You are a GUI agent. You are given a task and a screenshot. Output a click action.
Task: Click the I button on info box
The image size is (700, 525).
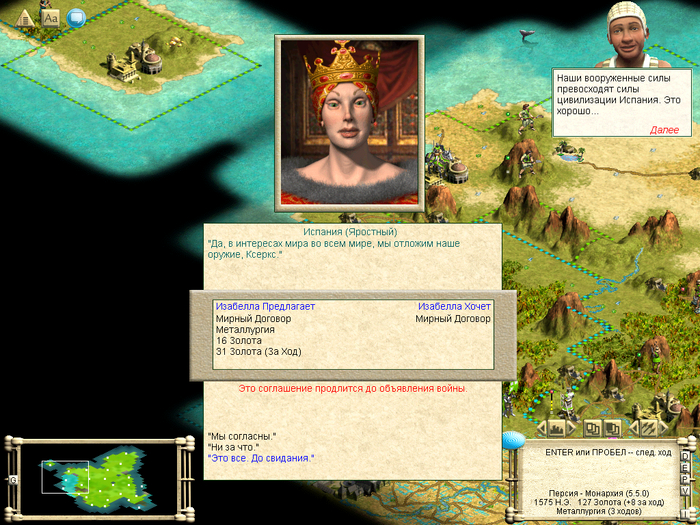(685, 513)
